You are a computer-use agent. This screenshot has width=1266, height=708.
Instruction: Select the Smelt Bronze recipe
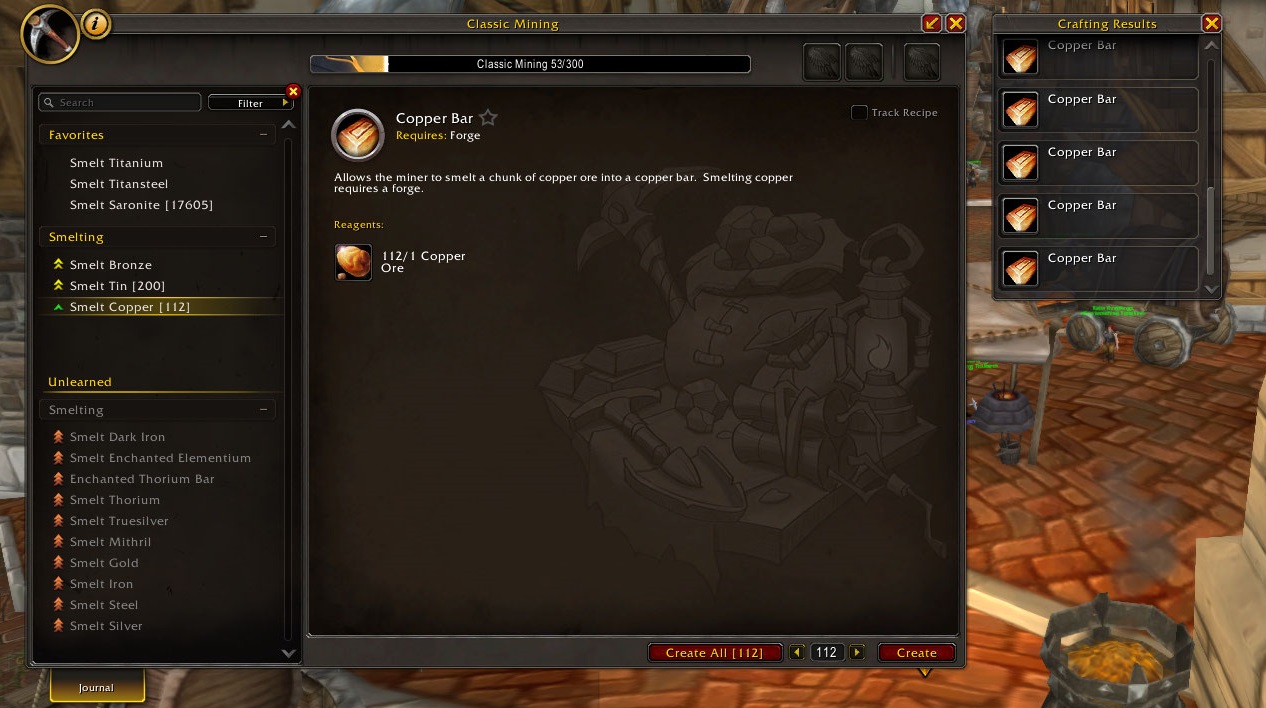click(x=110, y=265)
